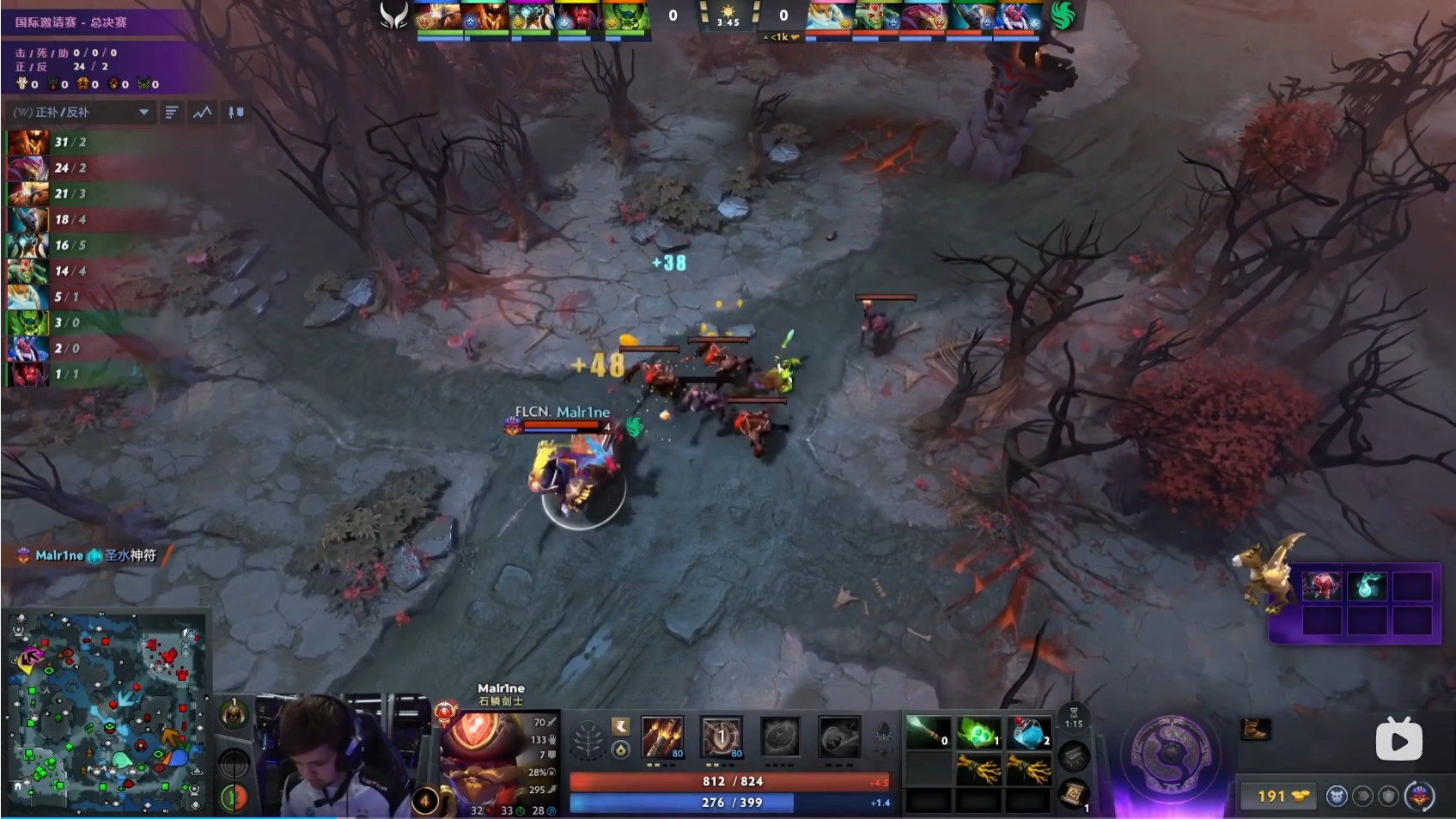Select the Magic Stick item slot
This screenshot has width=1456, height=819.
pyautogui.click(x=929, y=733)
